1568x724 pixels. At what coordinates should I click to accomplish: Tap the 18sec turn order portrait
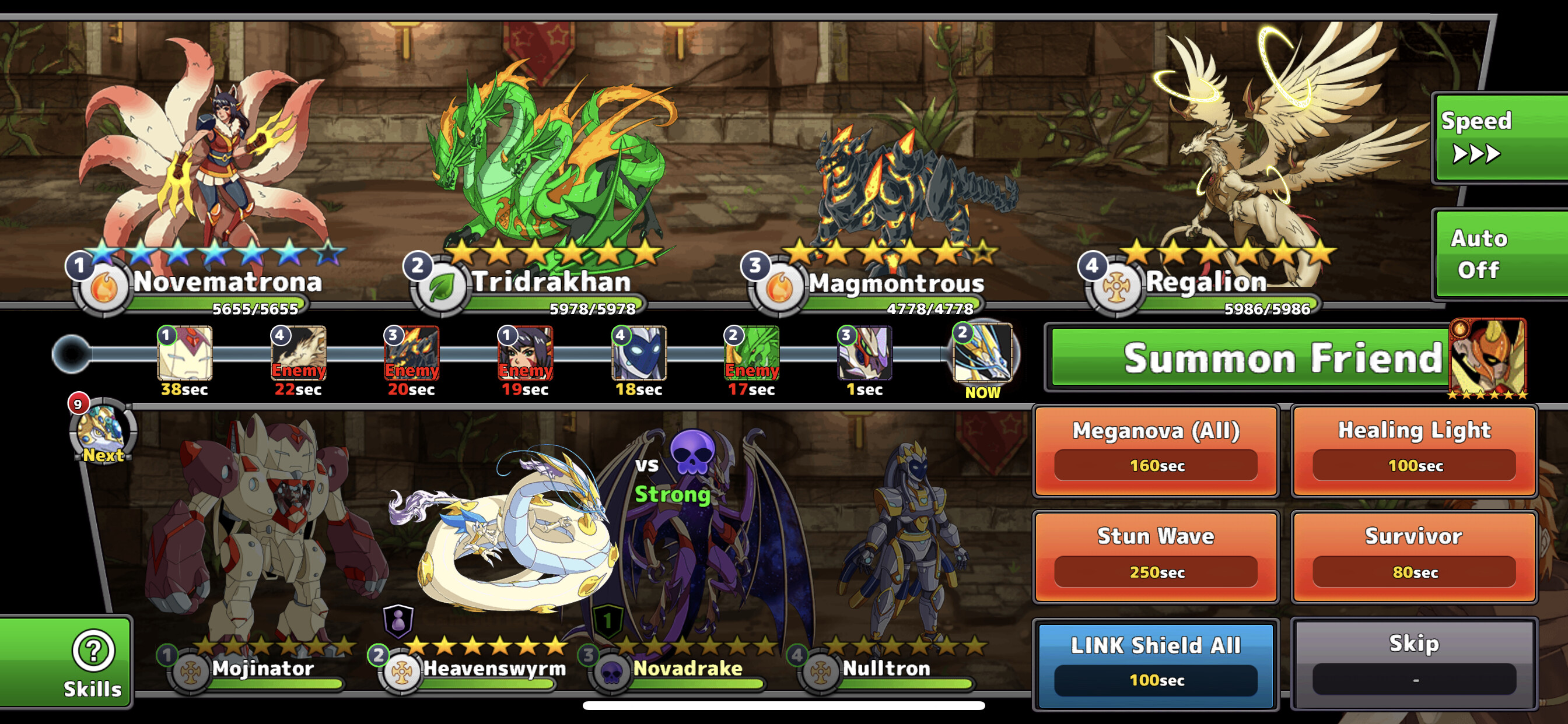pos(639,354)
